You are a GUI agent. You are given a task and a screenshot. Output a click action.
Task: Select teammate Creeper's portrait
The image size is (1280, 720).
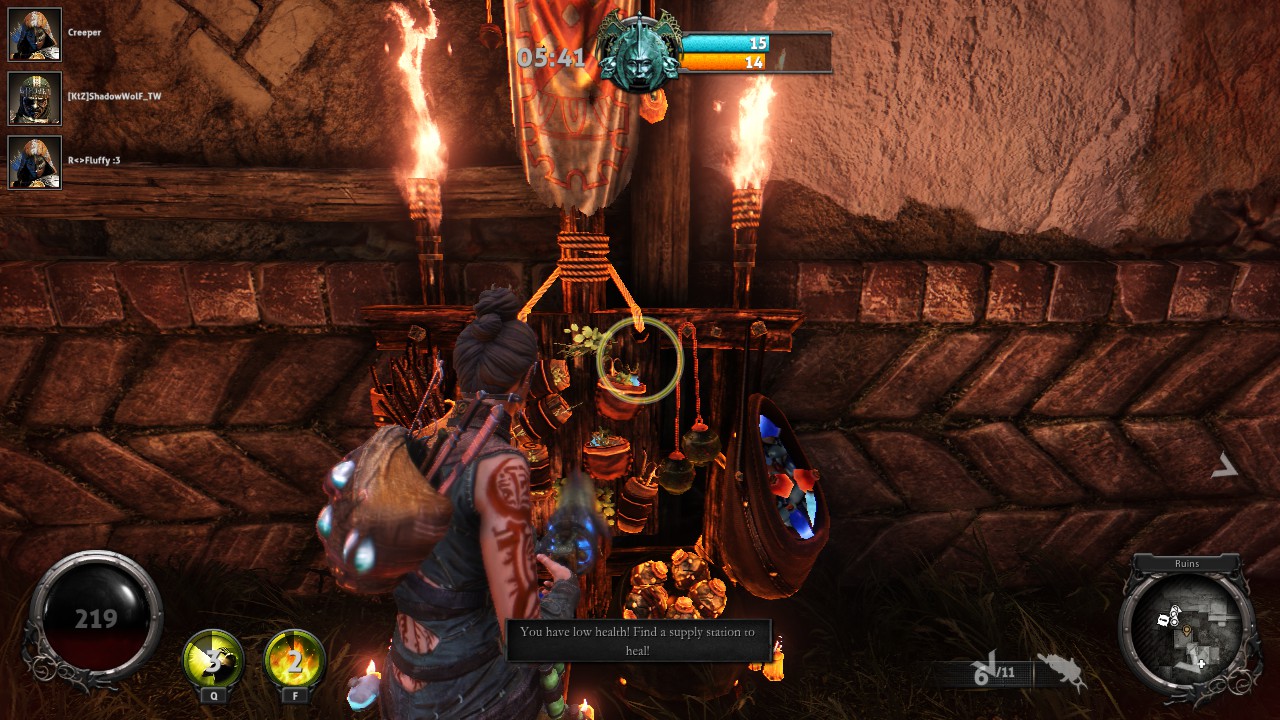[x=35, y=35]
